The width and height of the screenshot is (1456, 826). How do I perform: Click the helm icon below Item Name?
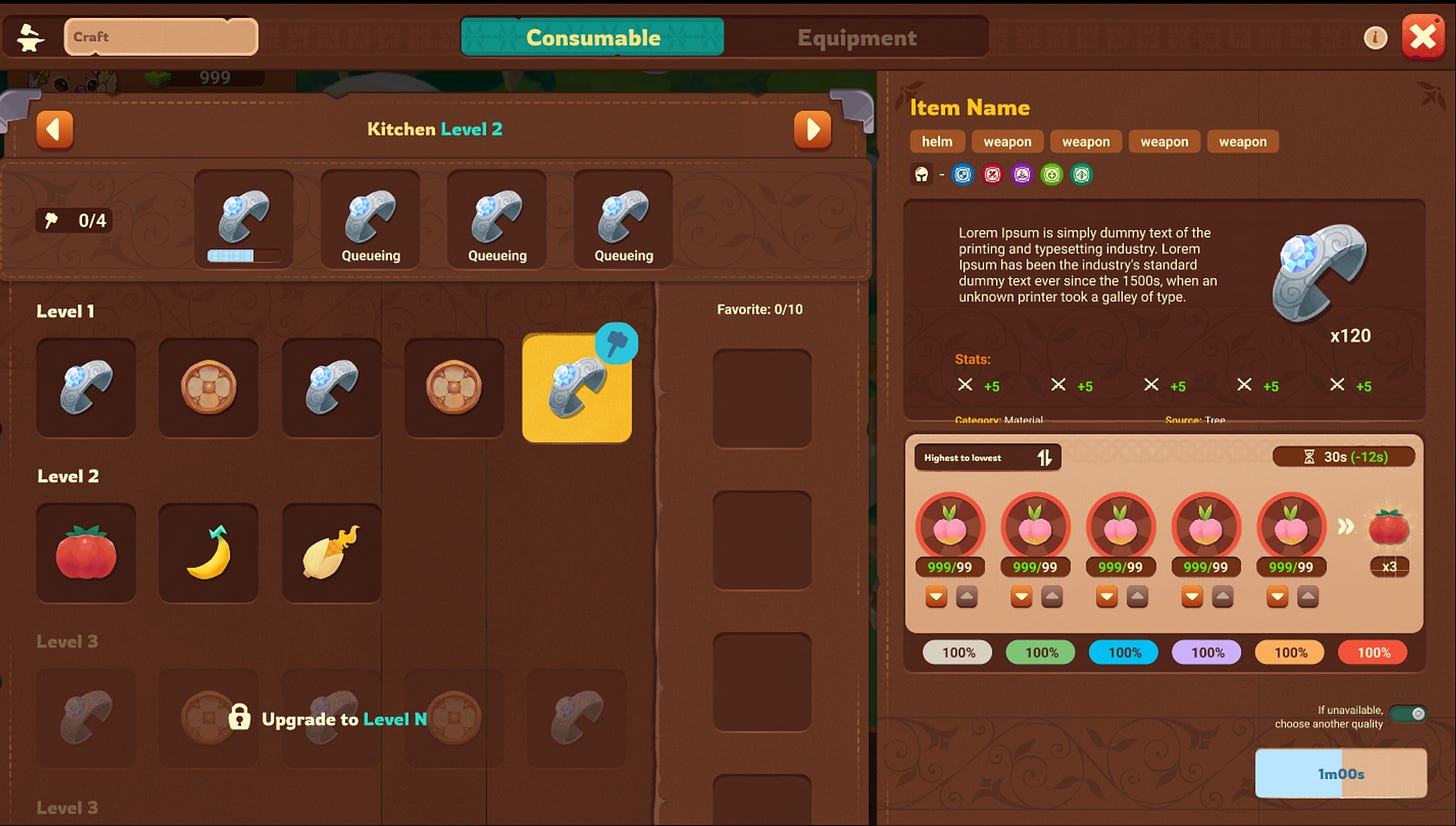(921, 174)
